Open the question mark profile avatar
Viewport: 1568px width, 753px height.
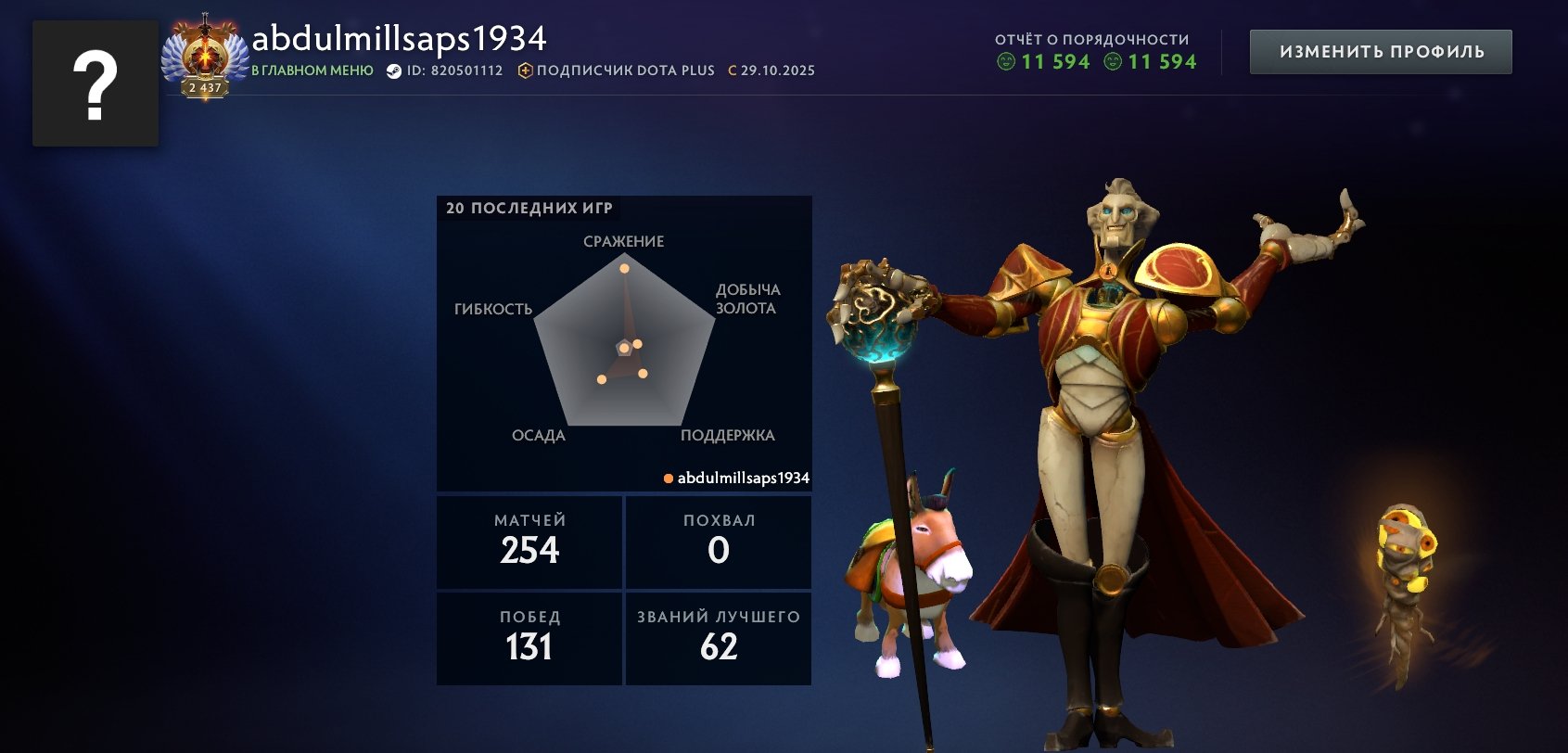point(96,83)
